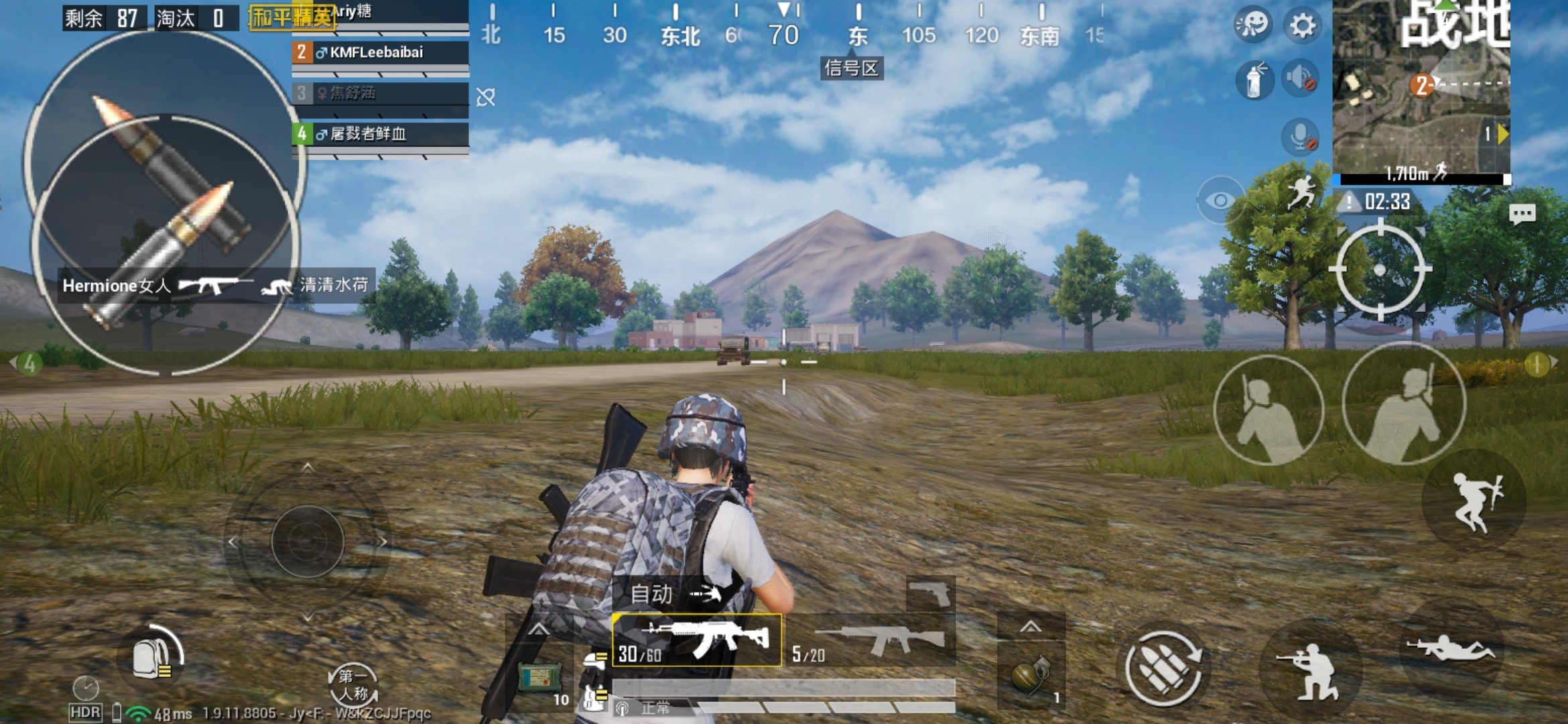Open the settings gear menu
This screenshot has width=1568, height=724.
point(1302,26)
